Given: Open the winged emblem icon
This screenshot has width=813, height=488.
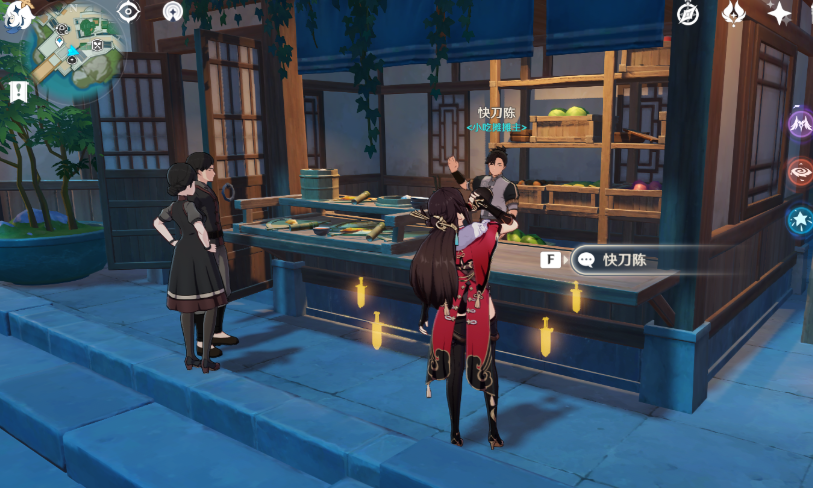Looking at the screenshot, I should [734, 13].
